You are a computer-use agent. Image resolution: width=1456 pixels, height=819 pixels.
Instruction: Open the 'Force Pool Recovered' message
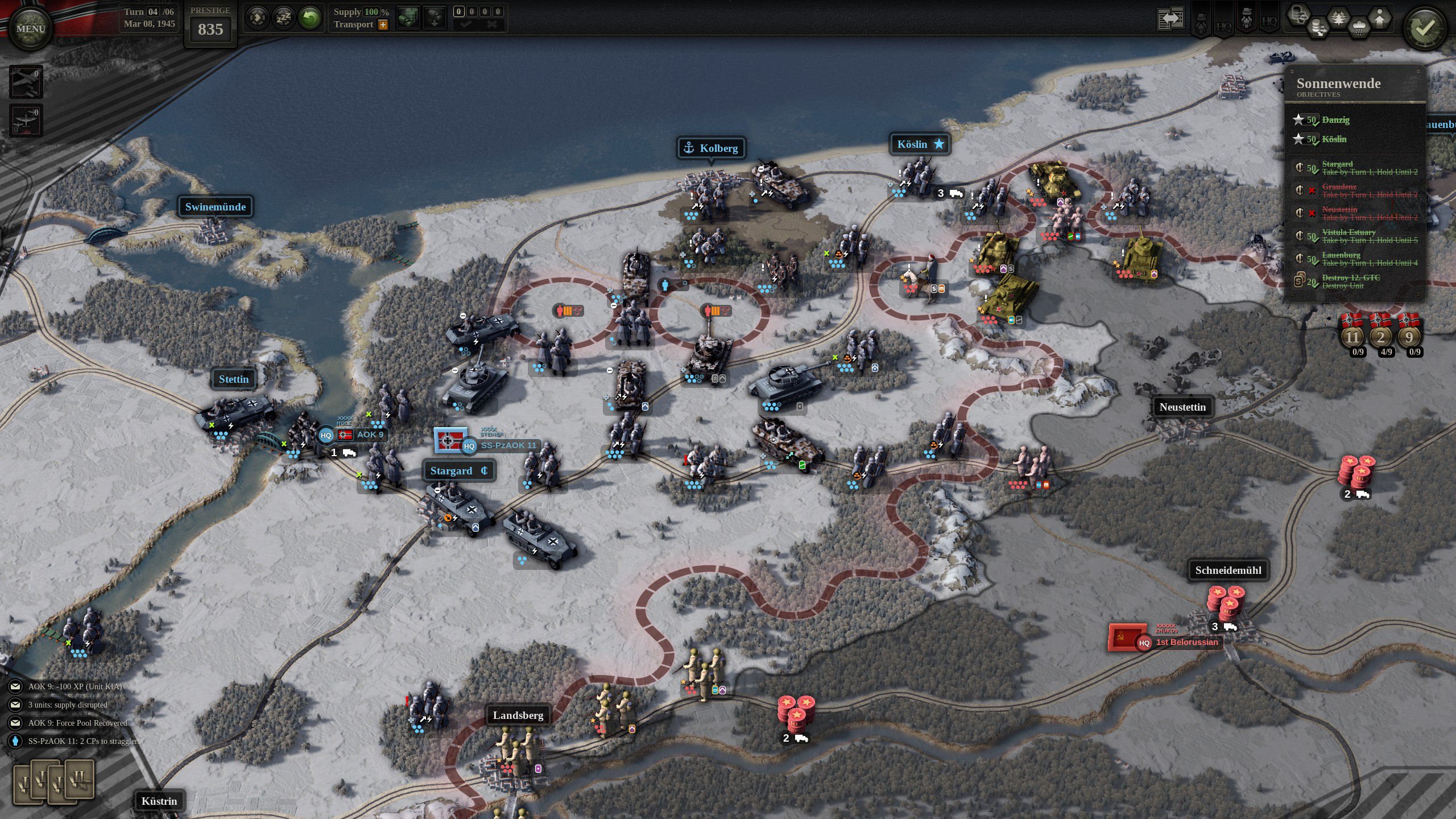coord(77,723)
